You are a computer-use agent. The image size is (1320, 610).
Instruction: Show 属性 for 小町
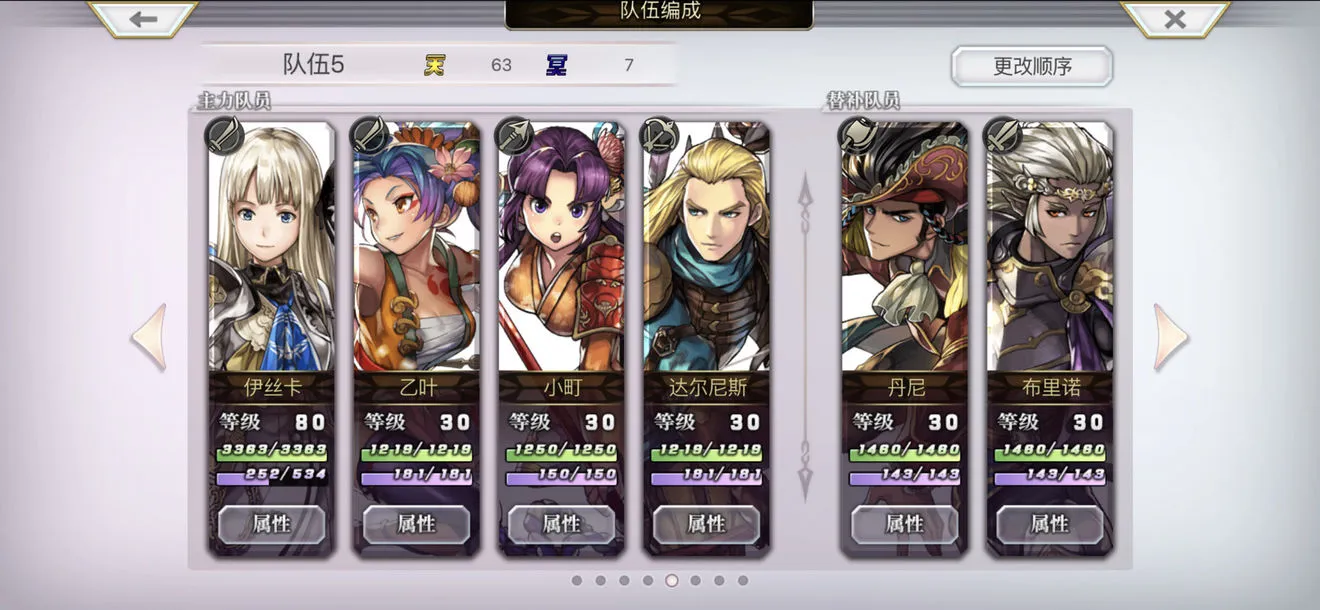[x=561, y=524]
